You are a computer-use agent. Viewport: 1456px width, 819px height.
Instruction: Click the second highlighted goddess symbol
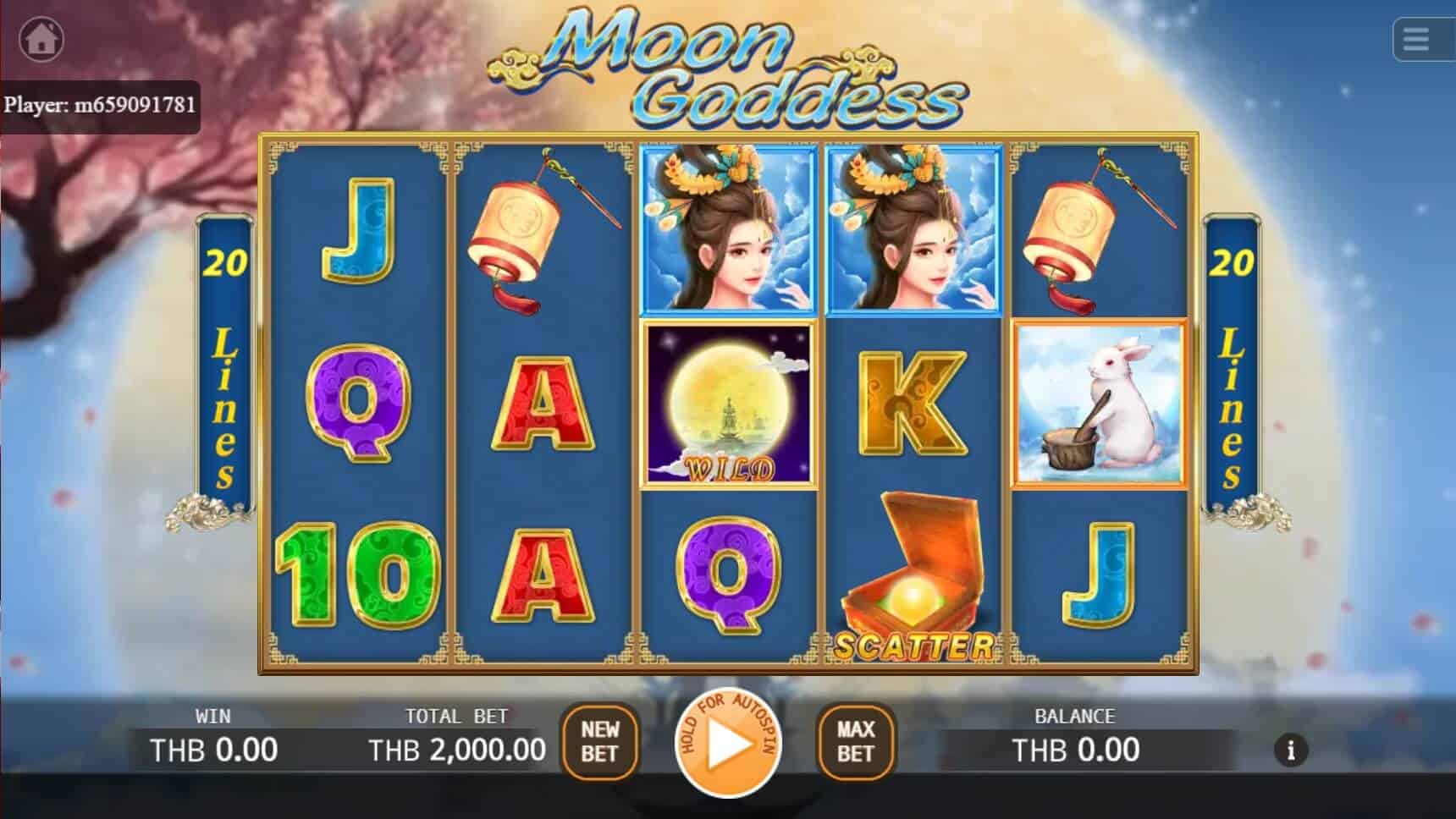pyautogui.click(x=911, y=230)
